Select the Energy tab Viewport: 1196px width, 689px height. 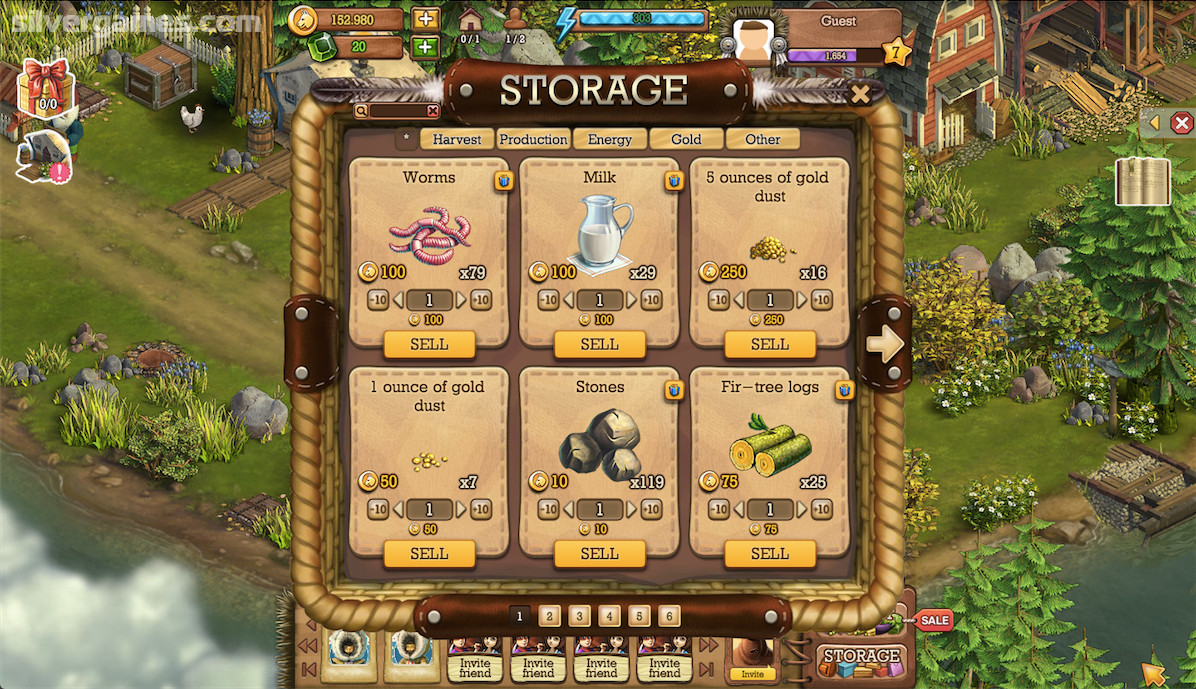click(x=610, y=140)
